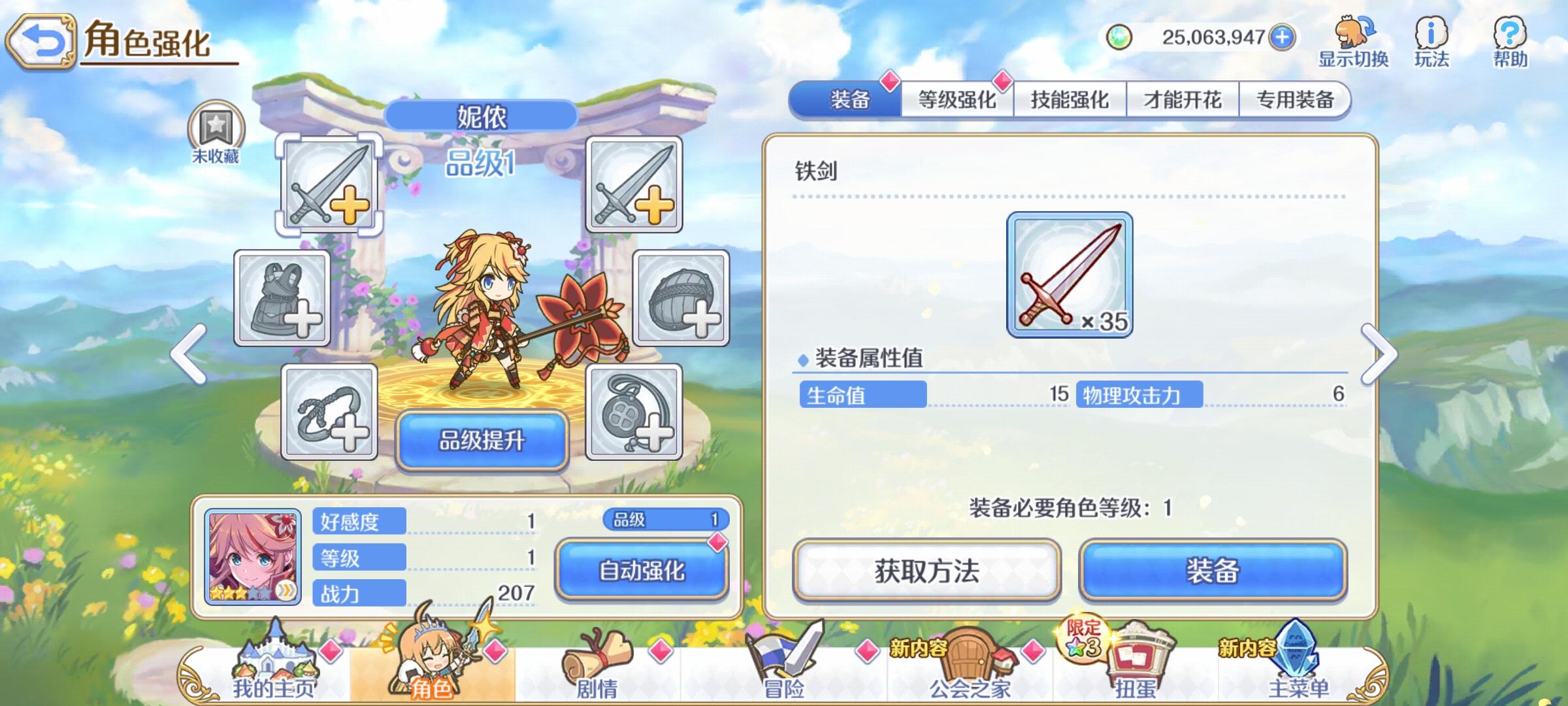The width and height of the screenshot is (1568, 706).
Task: Switch to the 等级强化 tab
Action: [x=956, y=98]
